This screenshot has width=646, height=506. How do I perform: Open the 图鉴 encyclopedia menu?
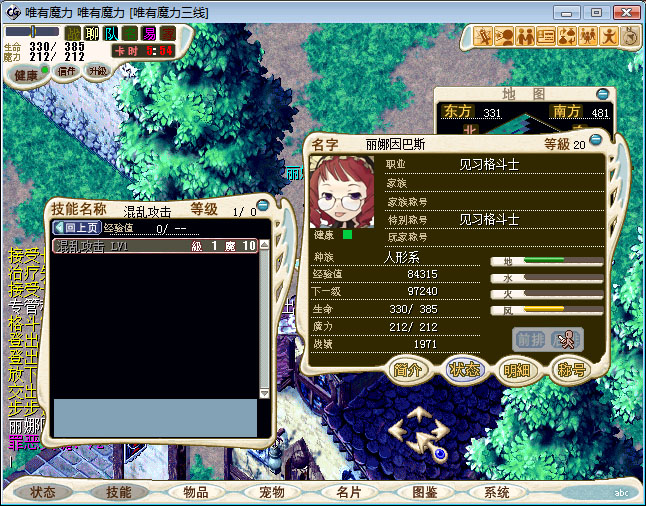424,492
